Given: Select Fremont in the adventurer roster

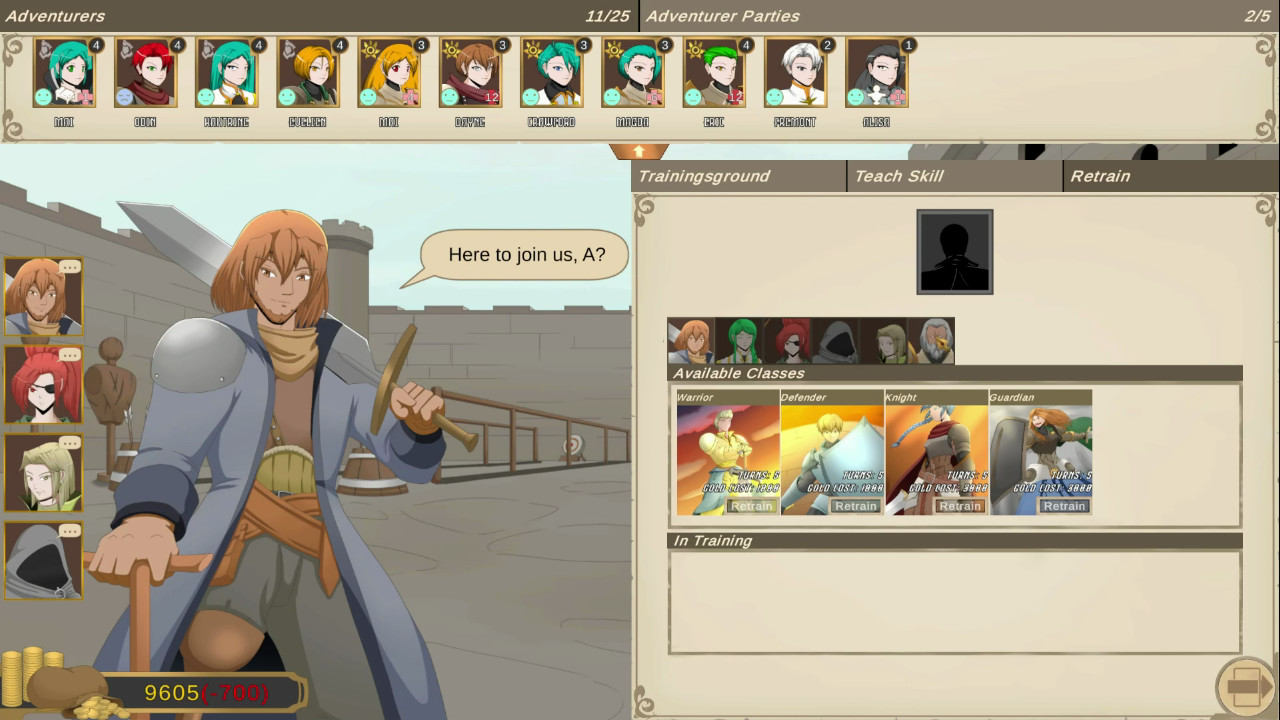Looking at the screenshot, I should tap(795, 72).
